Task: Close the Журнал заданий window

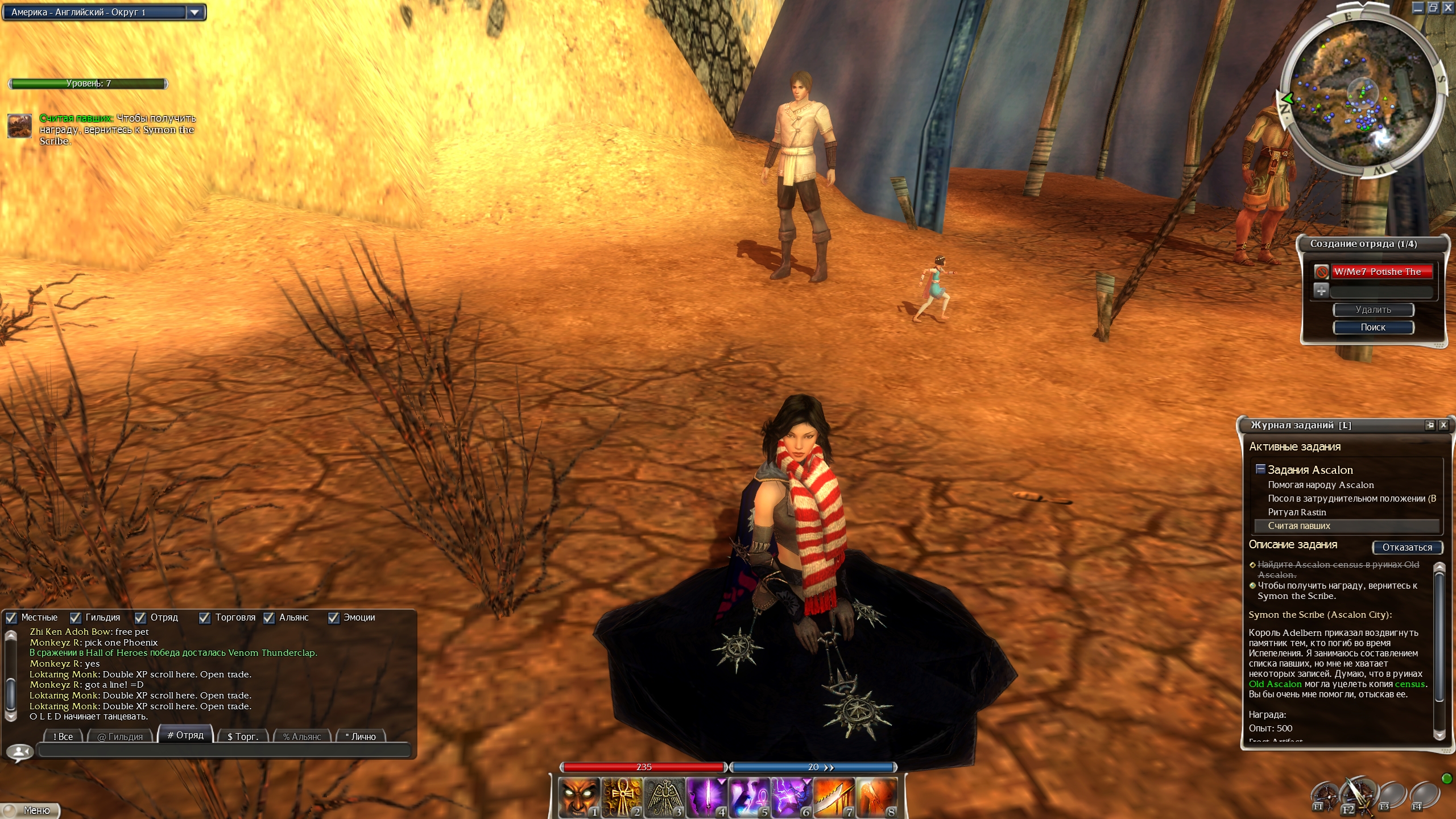Action: click(x=1443, y=425)
